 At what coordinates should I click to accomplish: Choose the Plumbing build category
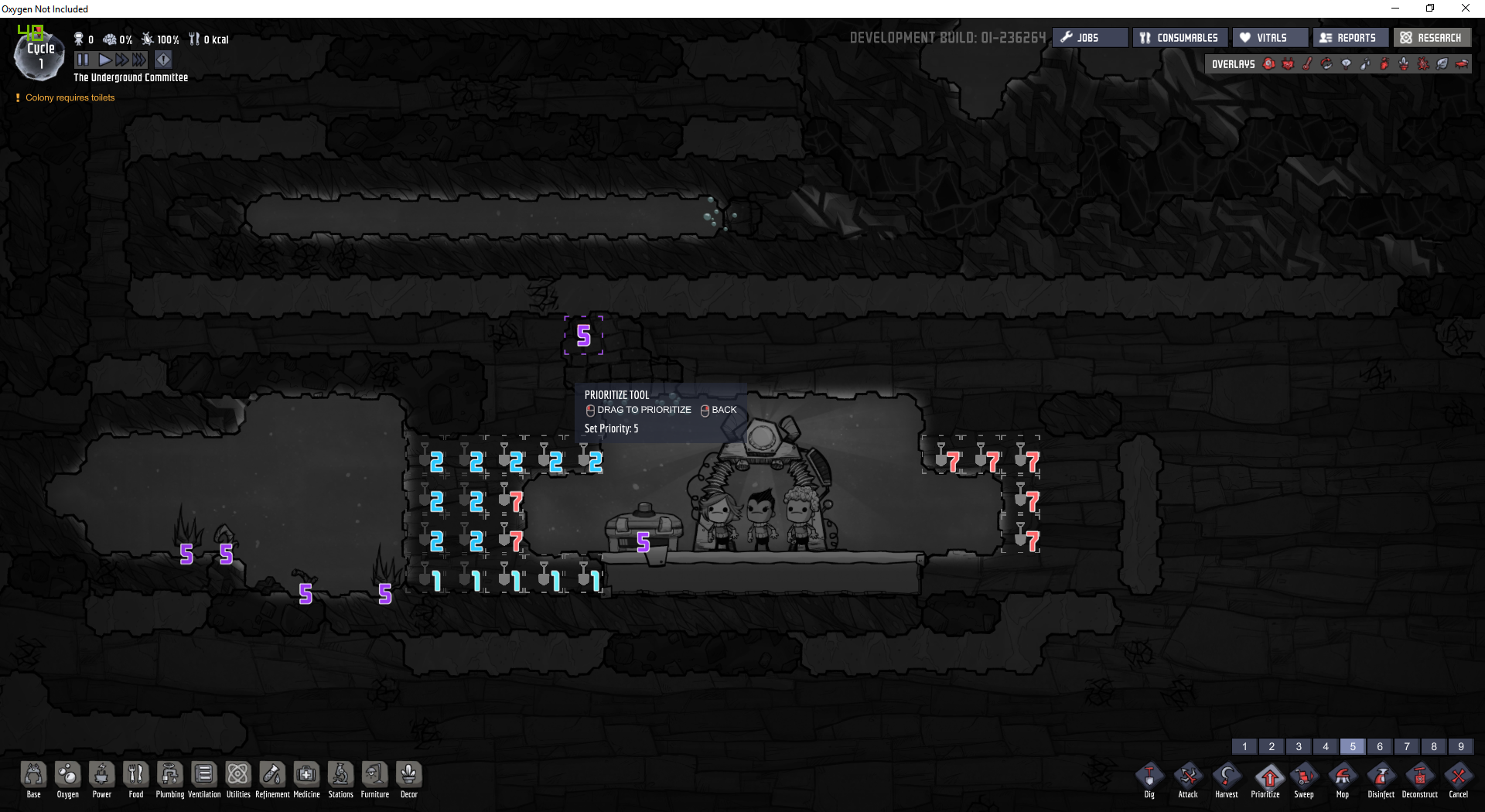coord(170,778)
